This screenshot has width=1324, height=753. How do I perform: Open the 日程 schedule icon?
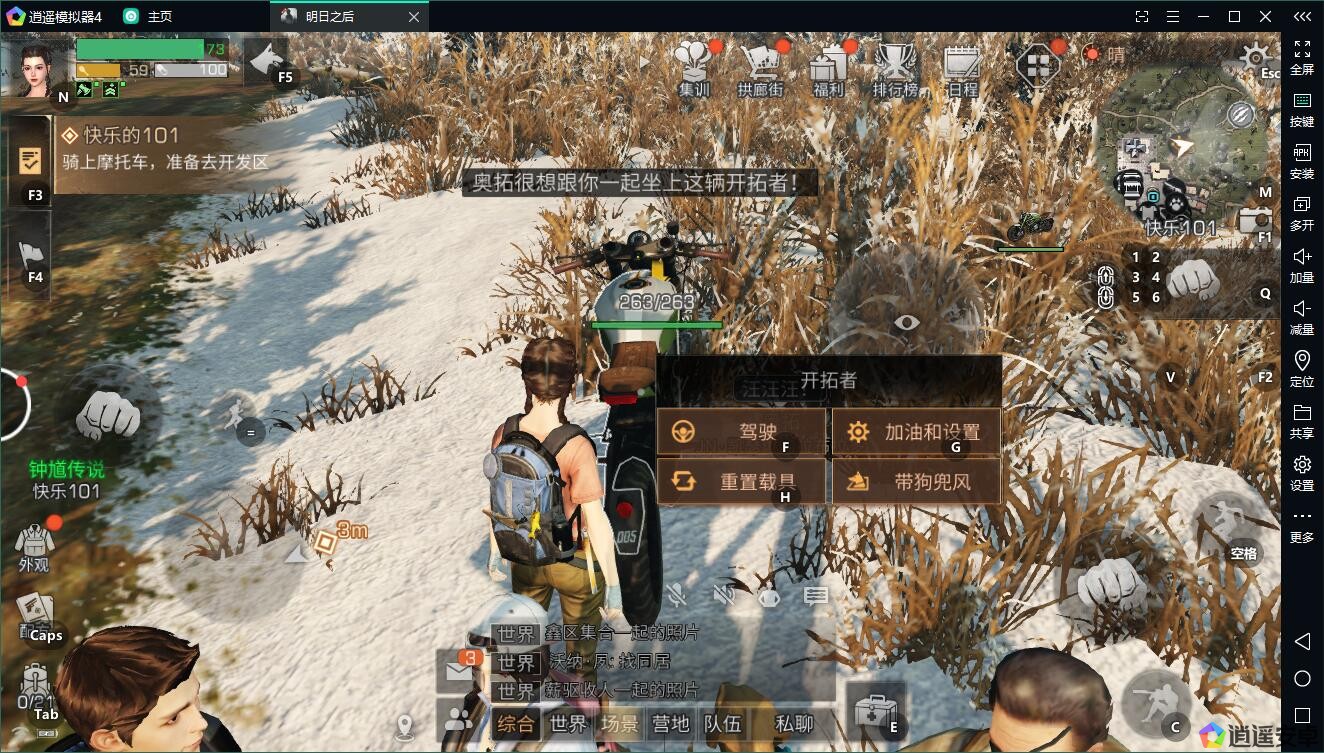[x=962, y=68]
